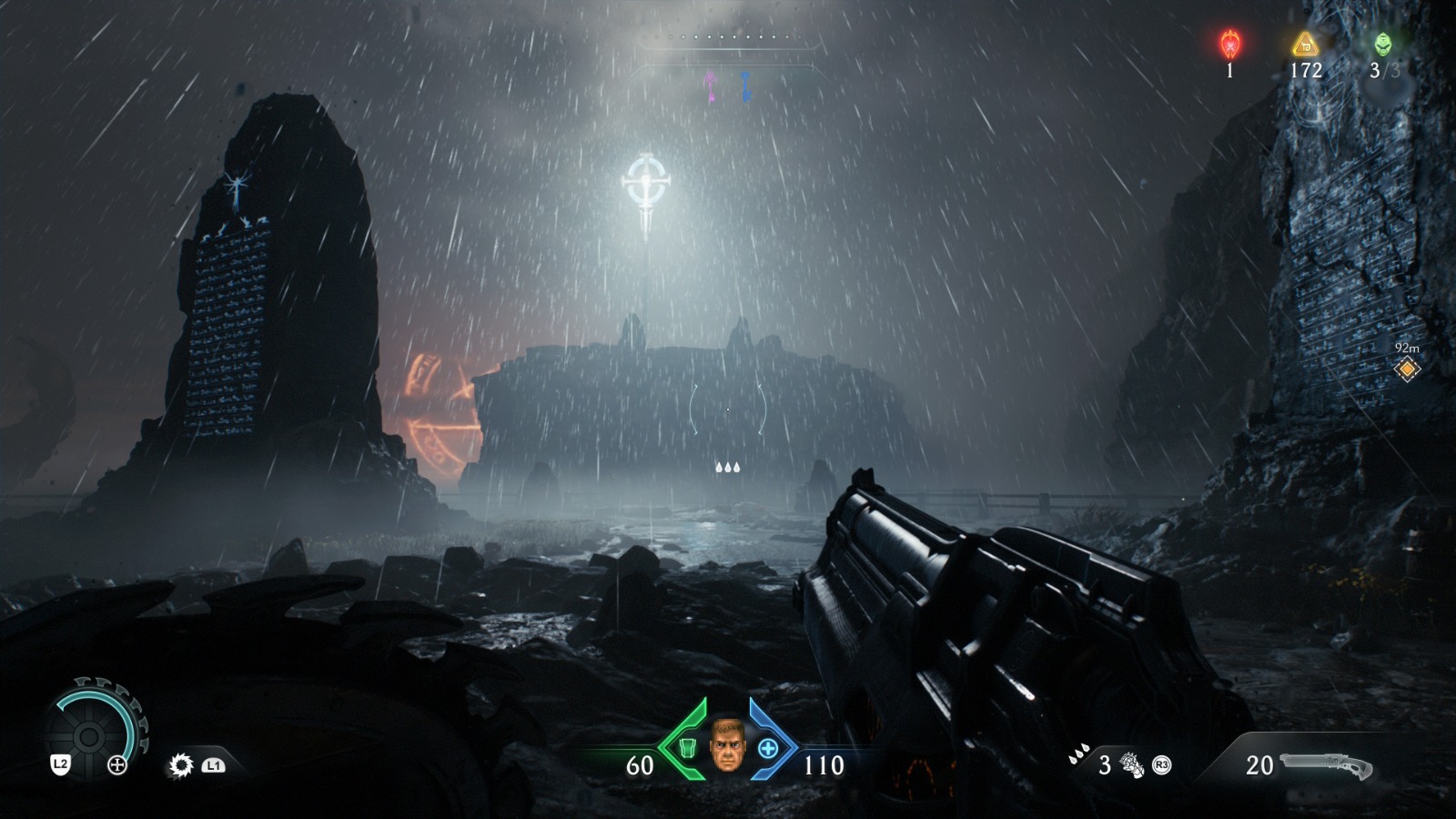
Task: Click the shotgun weapon icon
Action: [x=1326, y=766]
